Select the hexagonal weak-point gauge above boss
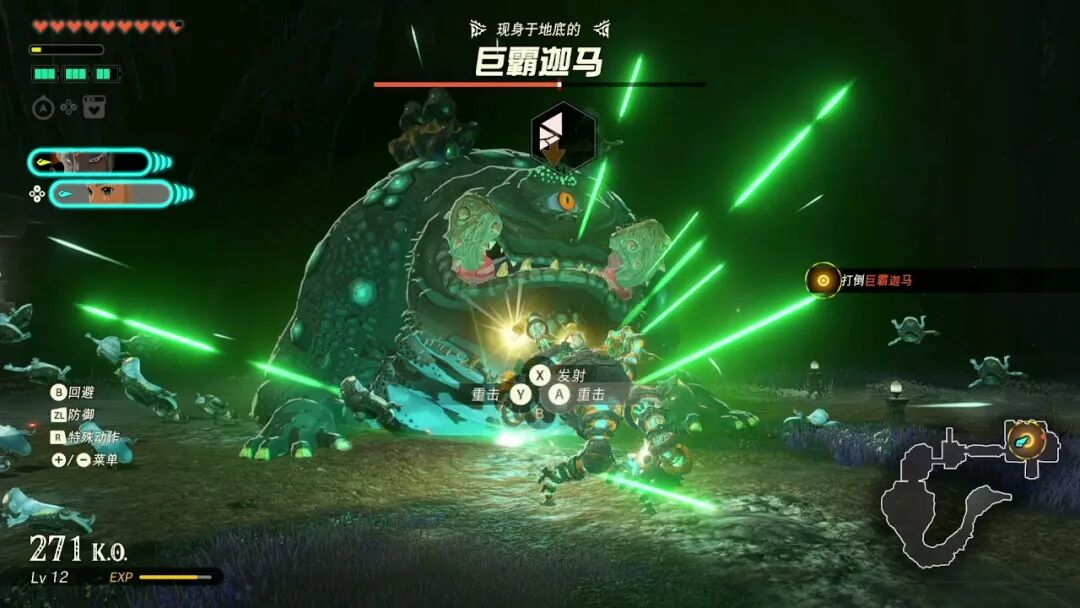The image size is (1080, 608). point(562,134)
